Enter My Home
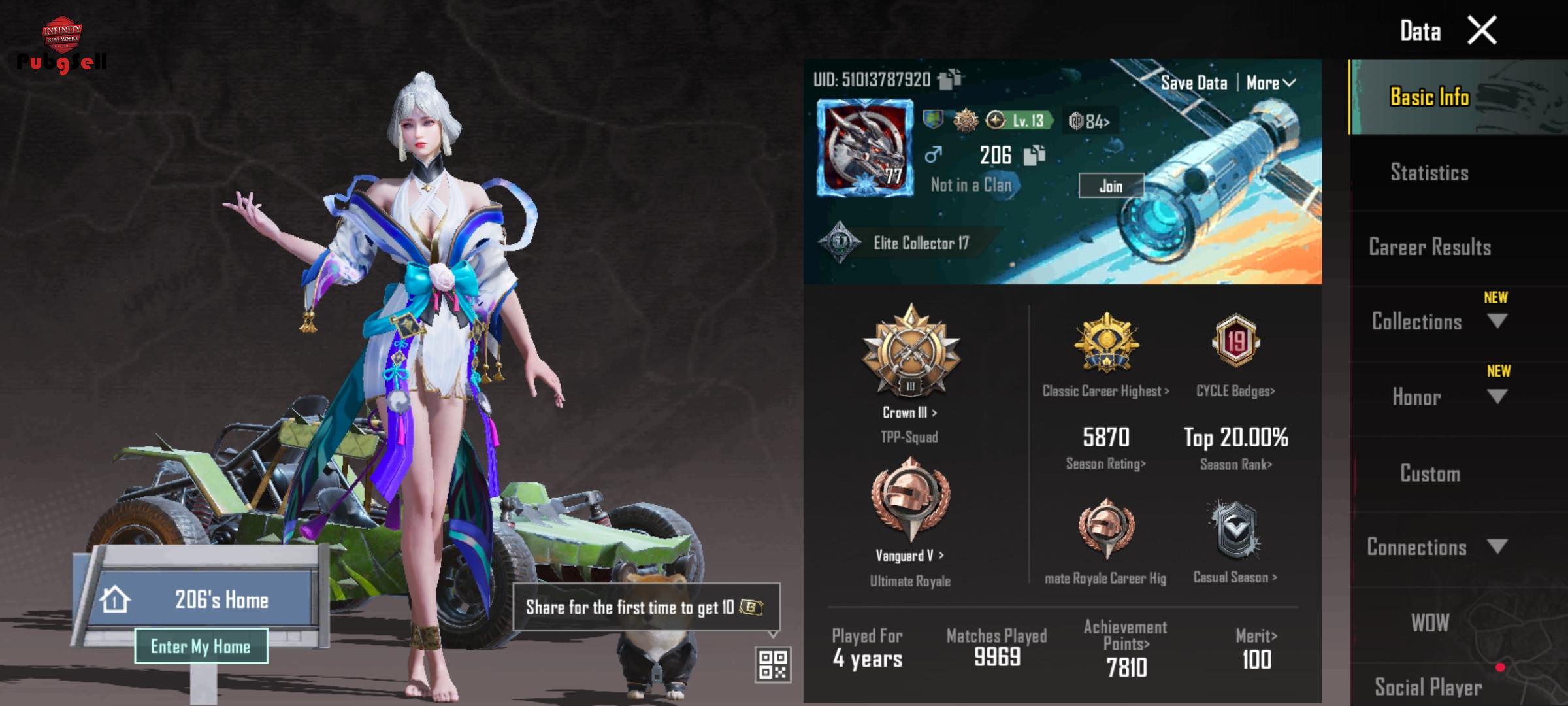This screenshot has width=1568, height=706. 201,646
